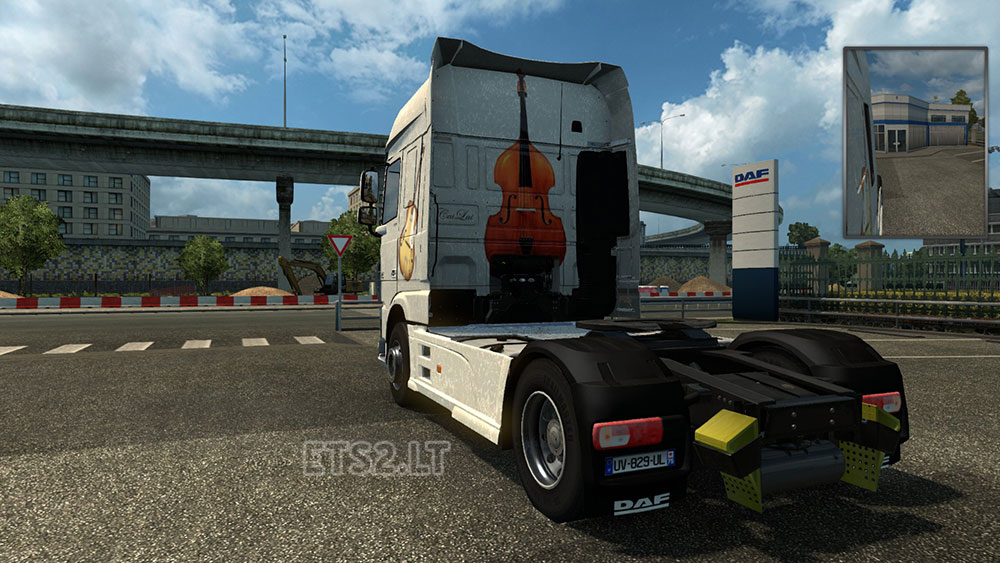The image size is (1000, 563).
Task: Click the rear-view mirror overlay
Action: pos(915,142)
